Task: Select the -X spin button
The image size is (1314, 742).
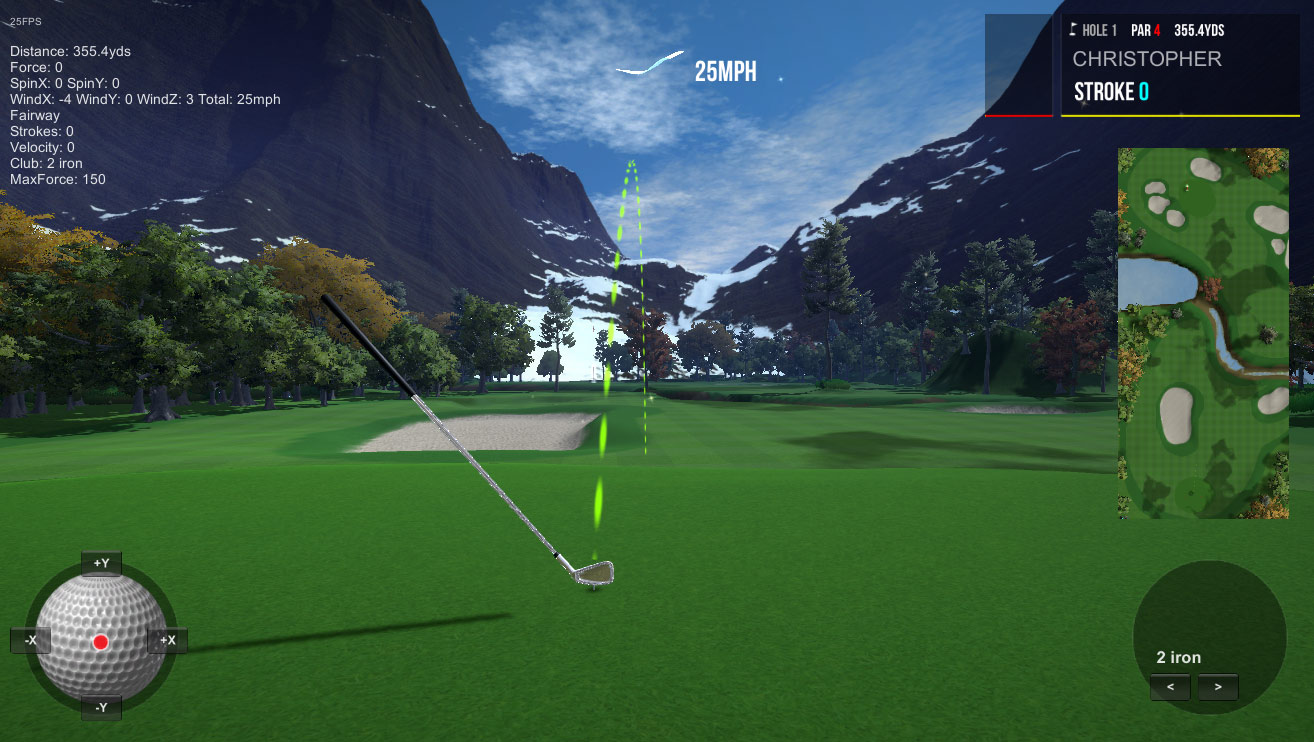Action: pos(31,640)
